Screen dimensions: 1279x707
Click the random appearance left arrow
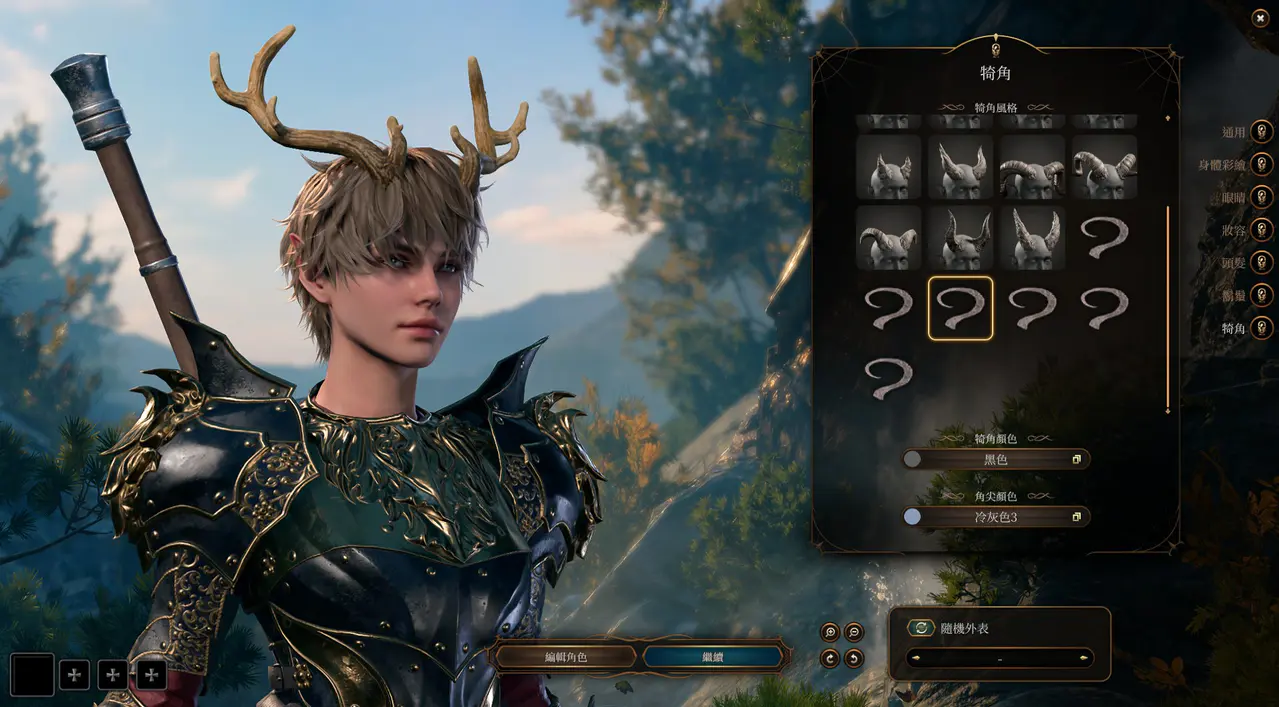pyautogui.click(x=915, y=658)
